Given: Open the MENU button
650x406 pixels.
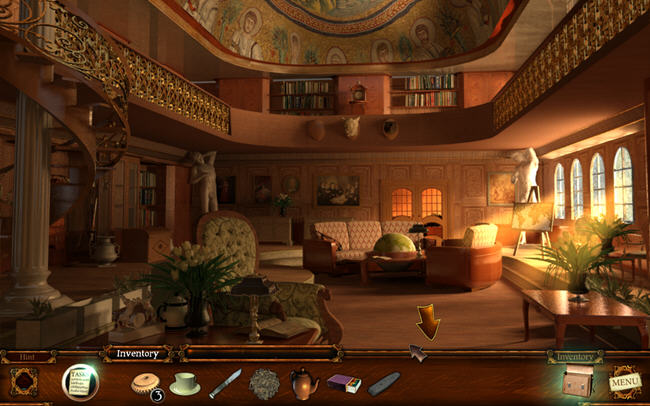Looking at the screenshot, I should [625, 382].
